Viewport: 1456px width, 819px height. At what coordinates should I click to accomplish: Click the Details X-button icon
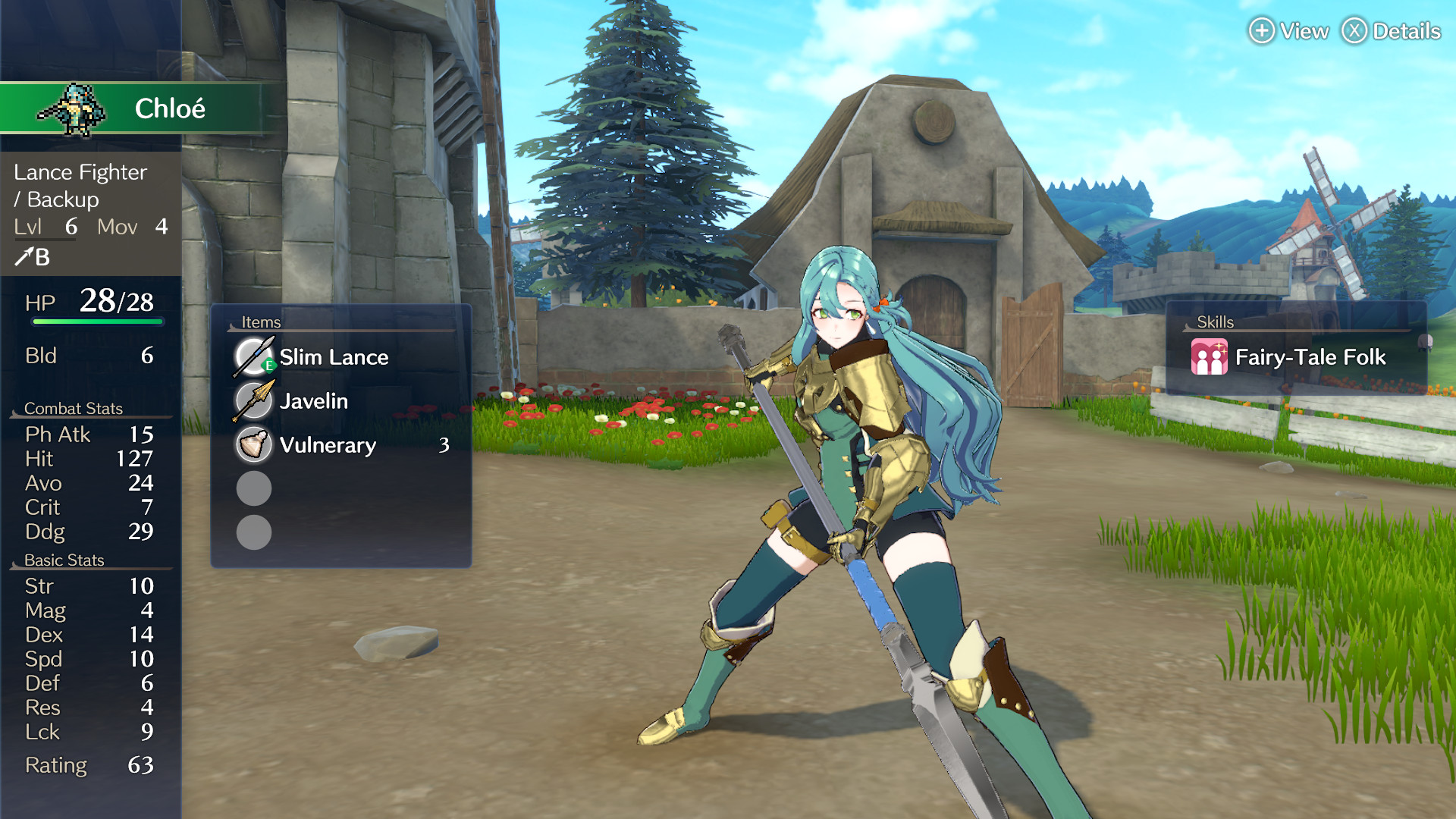tap(1356, 32)
